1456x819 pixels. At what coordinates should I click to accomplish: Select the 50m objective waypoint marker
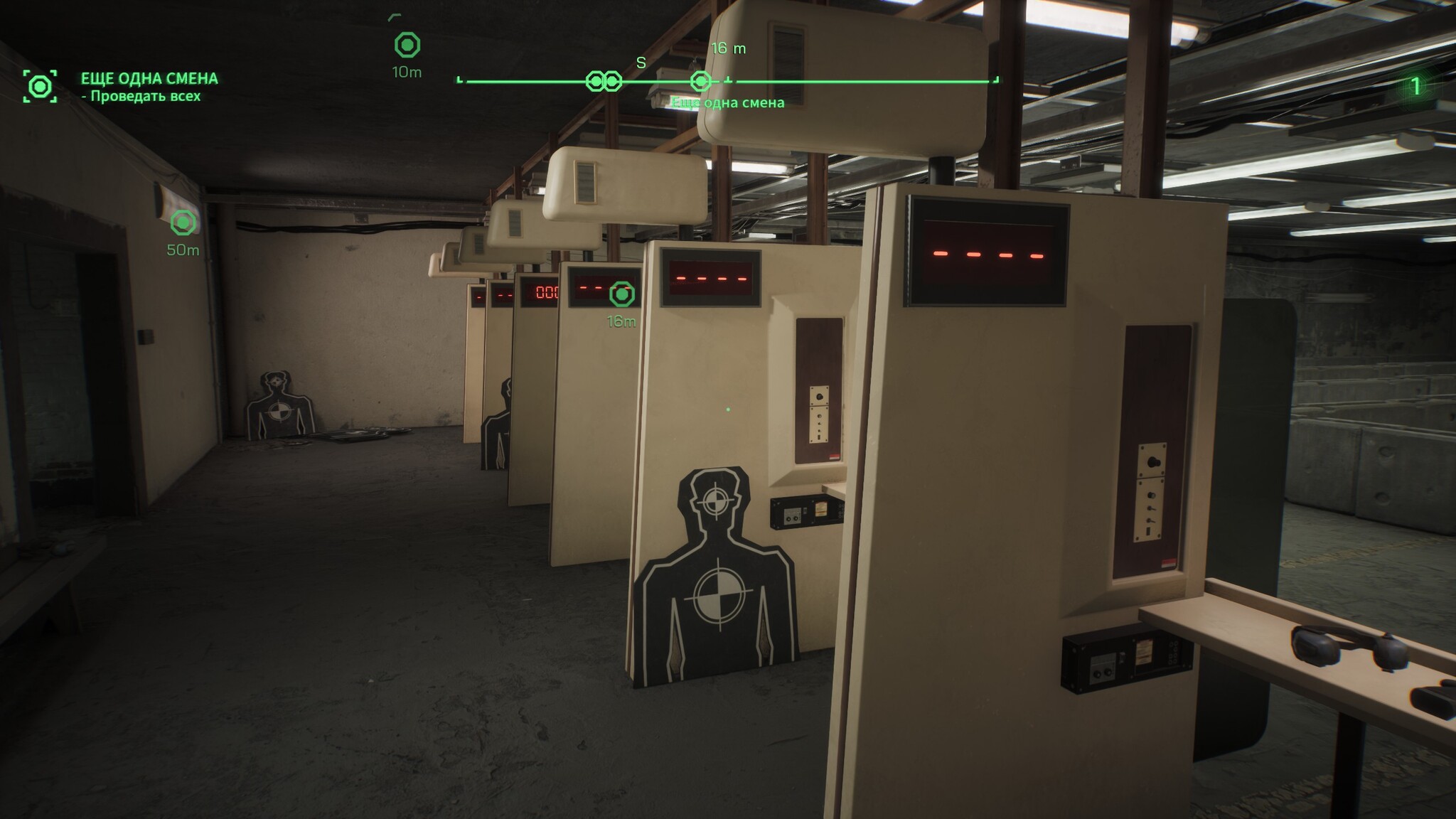click(183, 223)
